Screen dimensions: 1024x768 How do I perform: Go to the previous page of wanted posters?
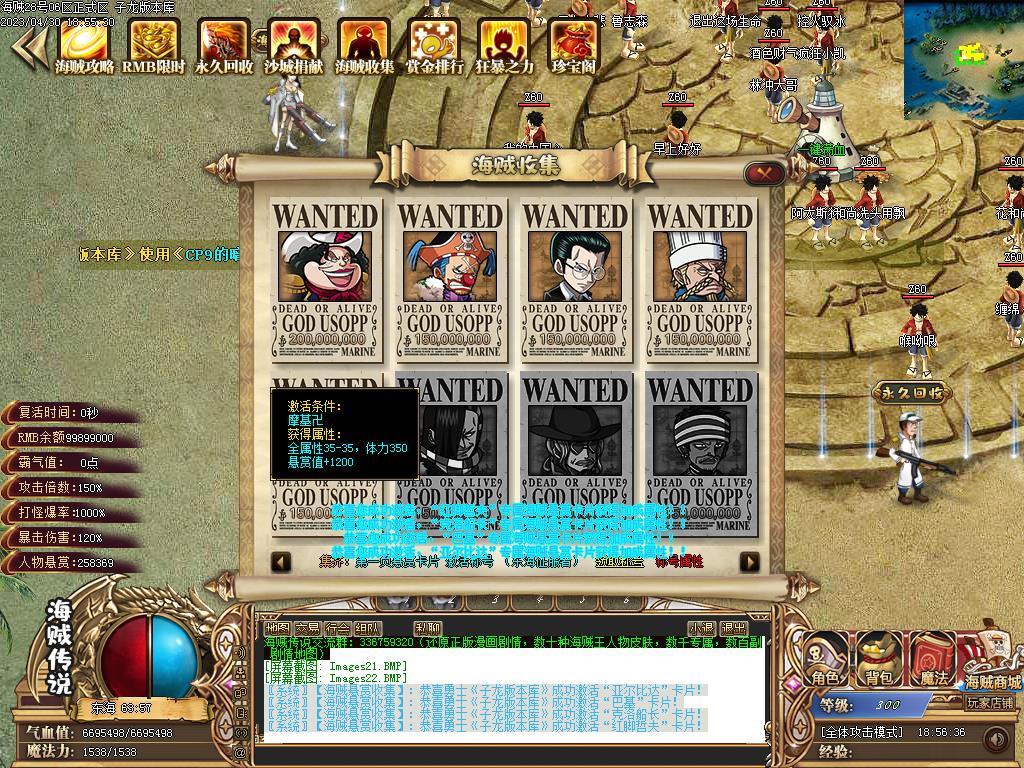pos(282,562)
